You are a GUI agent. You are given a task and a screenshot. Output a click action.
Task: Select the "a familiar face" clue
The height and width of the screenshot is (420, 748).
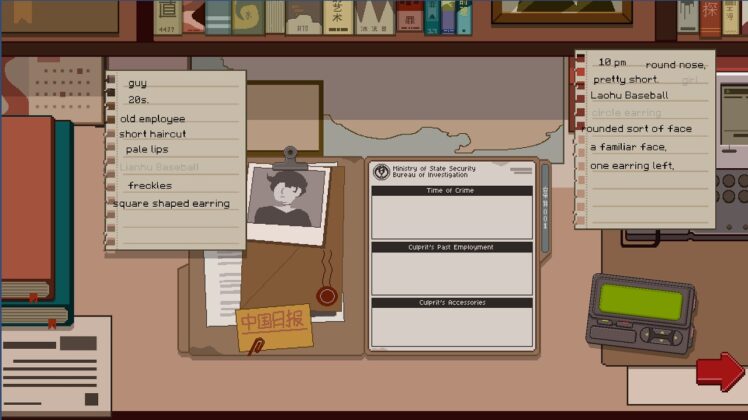pyautogui.click(x=629, y=147)
